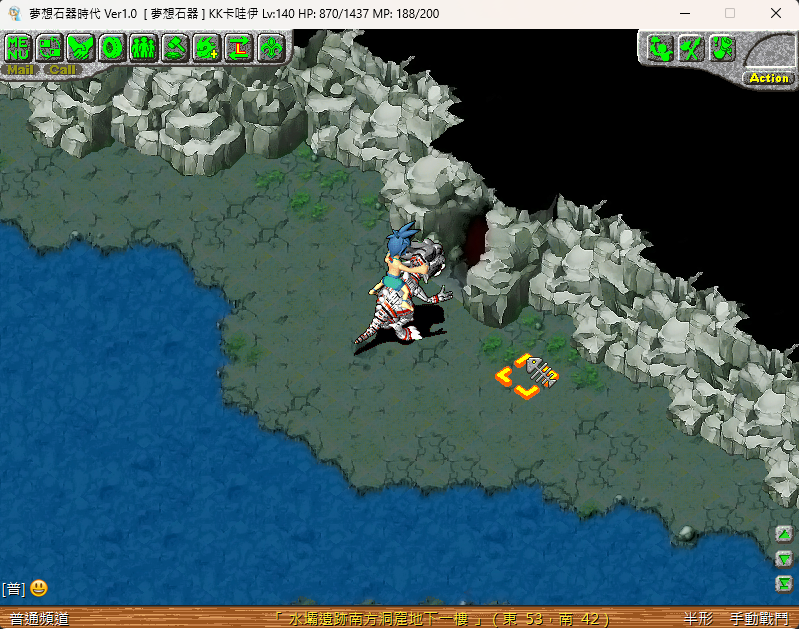
Task: Click the chat scroll up arrow
Action: (784, 533)
